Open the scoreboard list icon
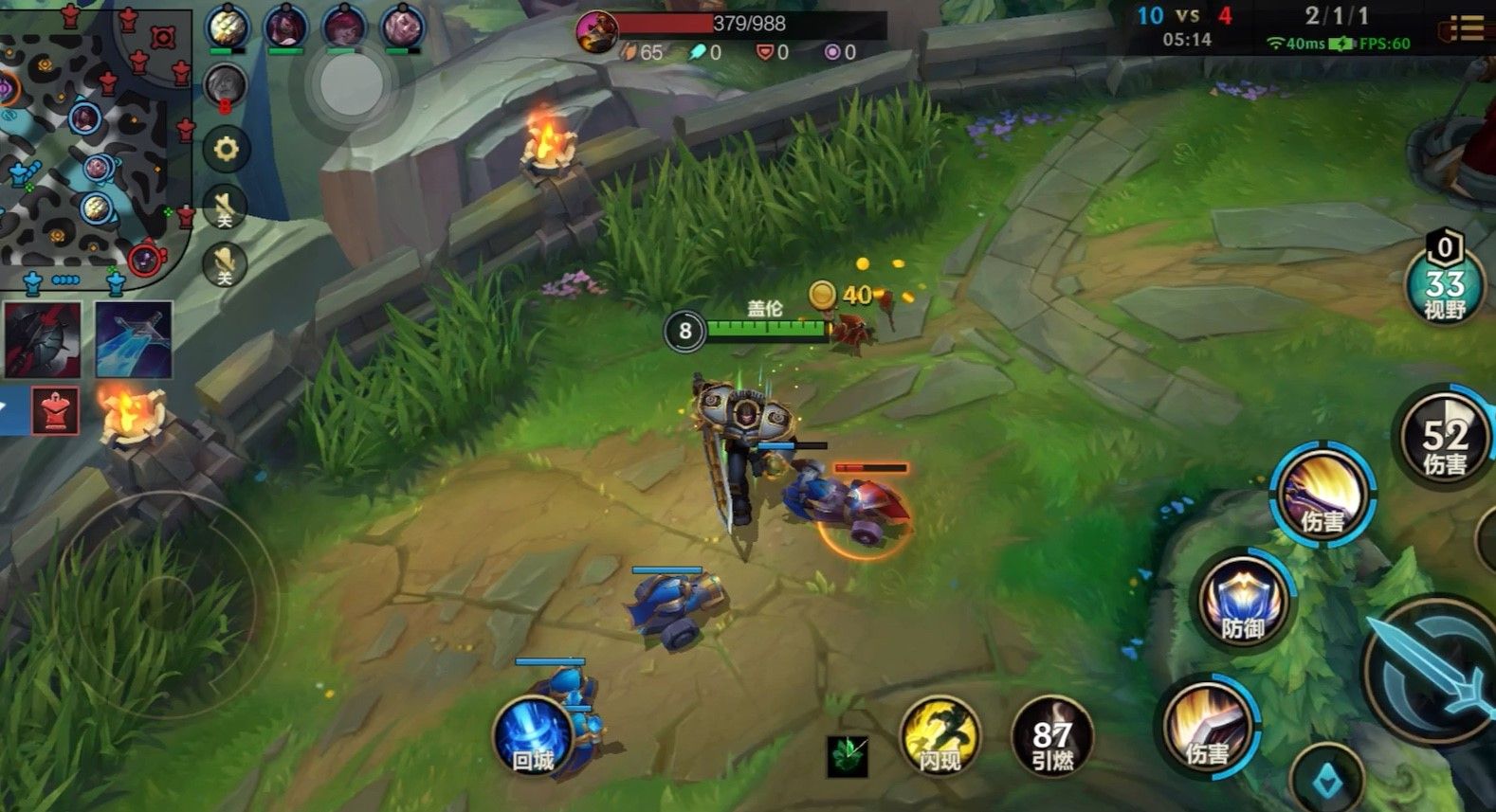The height and width of the screenshot is (812, 1496). click(x=1466, y=28)
